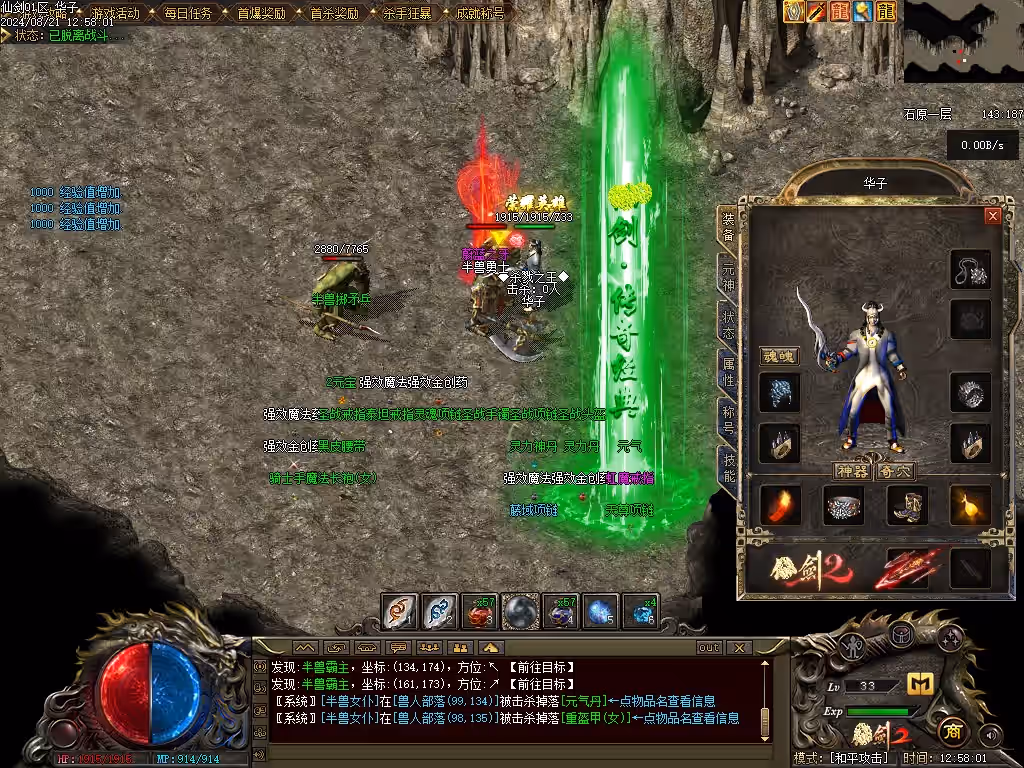1024x768 pixels.
Task: Open the 成就称号 achievement titles menu
Action: (x=479, y=13)
